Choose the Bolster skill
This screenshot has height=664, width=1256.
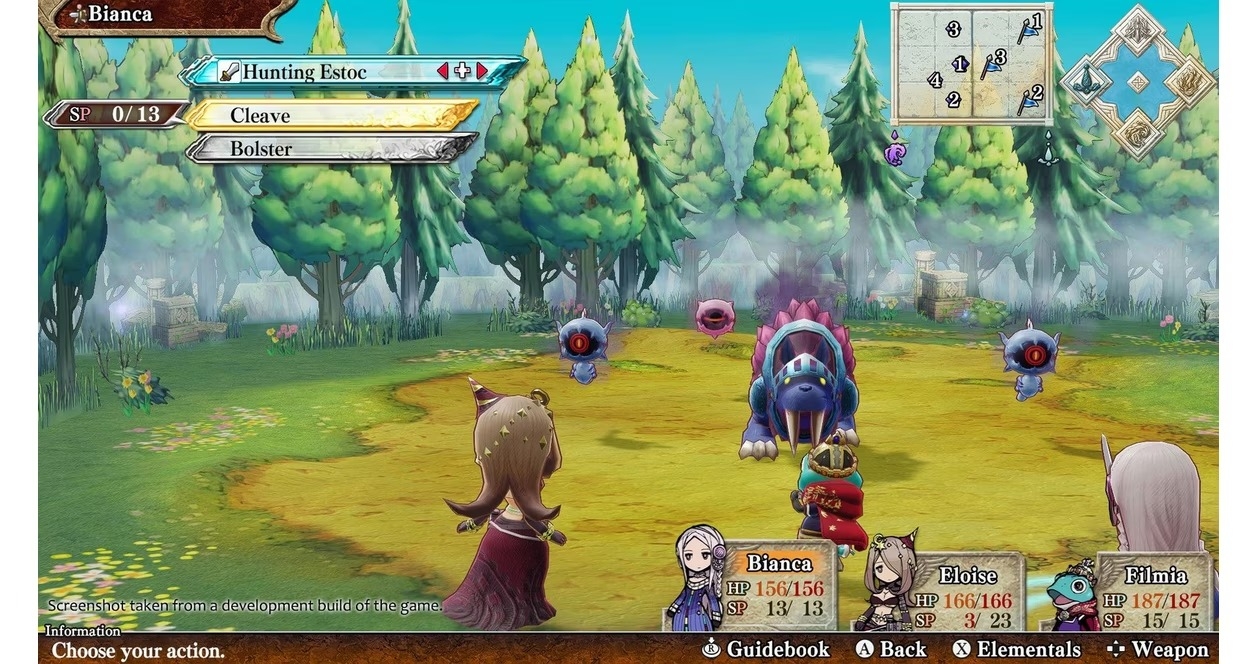tap(330, 149)
